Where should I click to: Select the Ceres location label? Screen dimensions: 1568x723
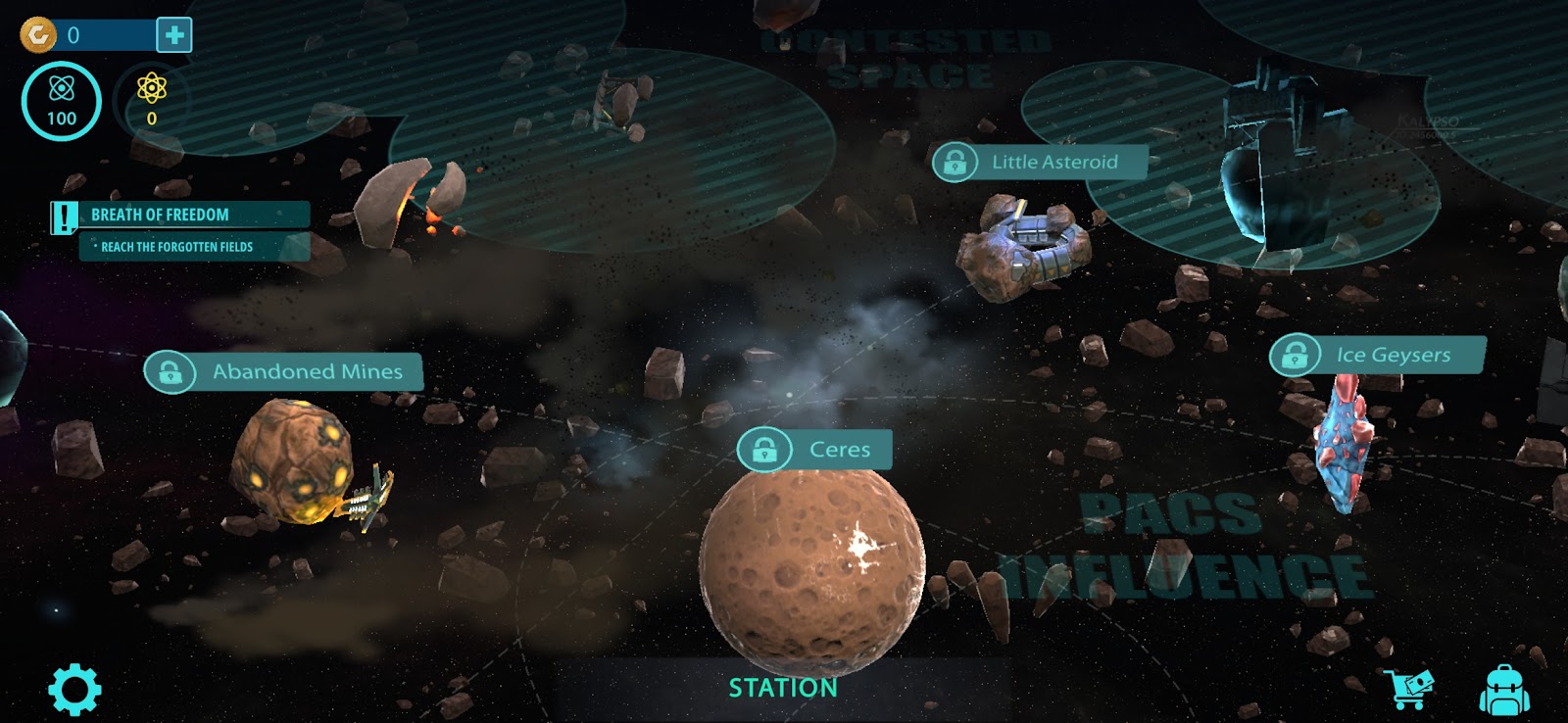(815, 450)
